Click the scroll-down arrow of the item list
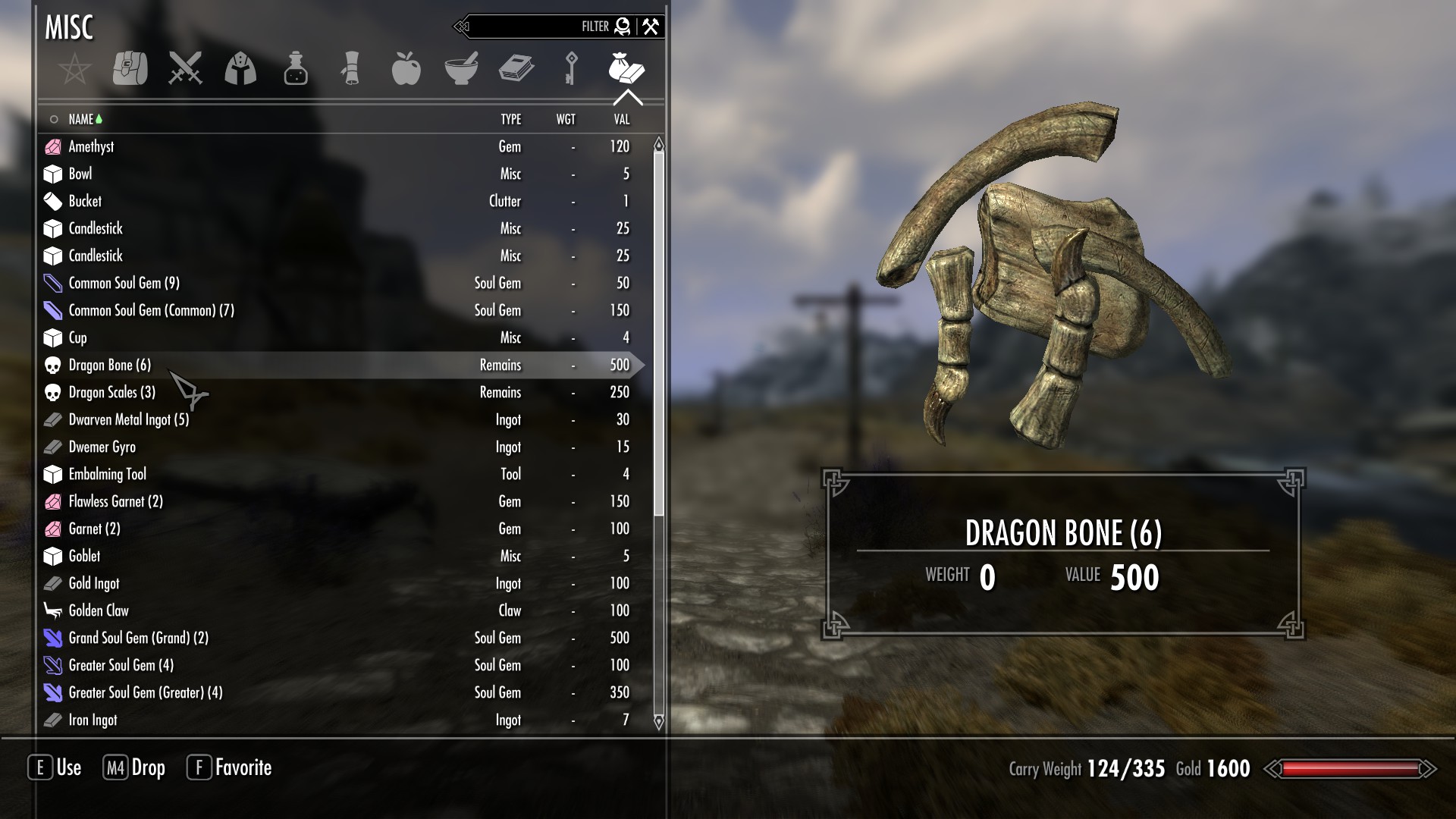The width and height of the screenshot is (1456, 819). (x=658, y=721)
